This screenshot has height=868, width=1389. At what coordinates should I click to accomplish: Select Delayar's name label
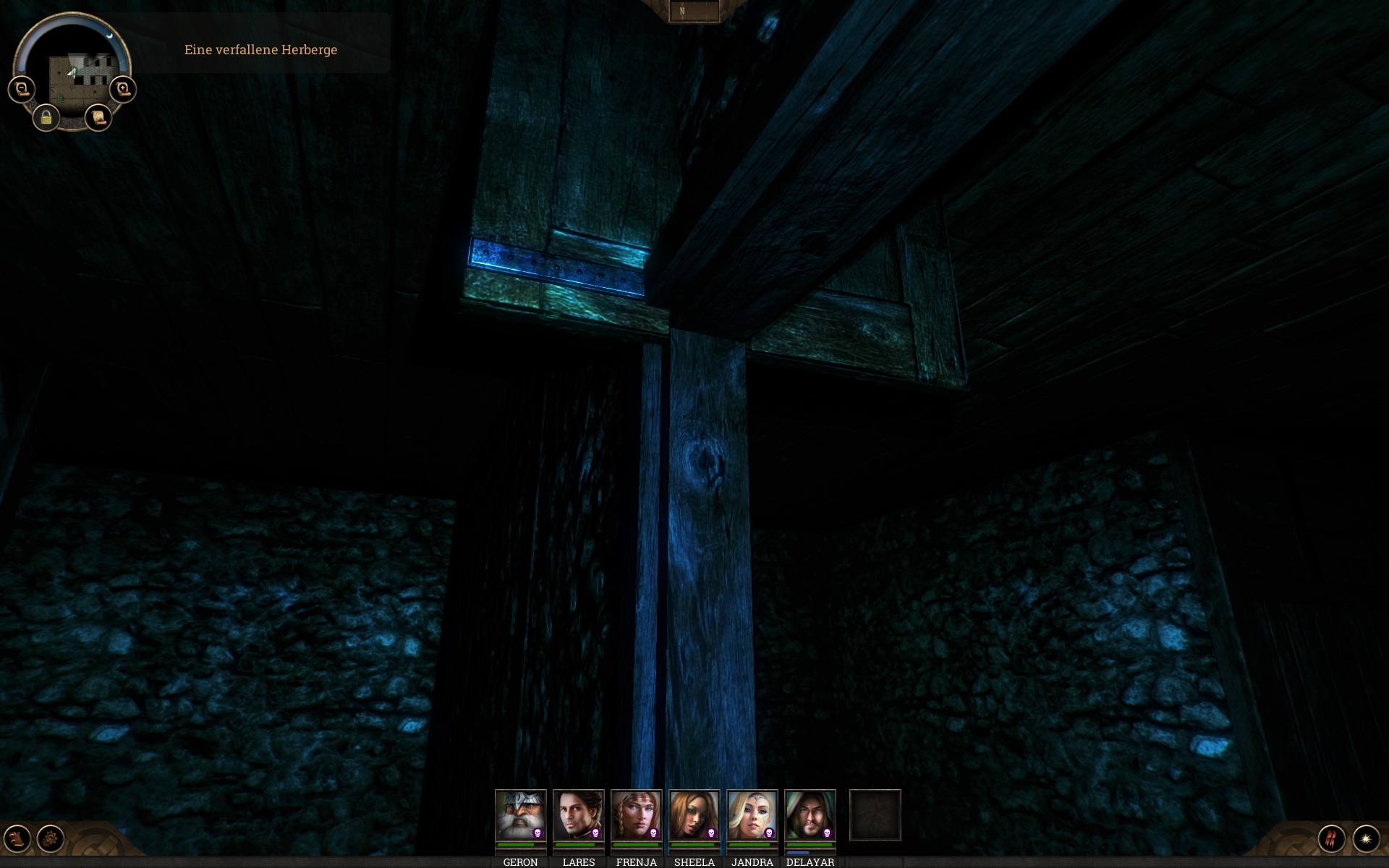point(810,862)
